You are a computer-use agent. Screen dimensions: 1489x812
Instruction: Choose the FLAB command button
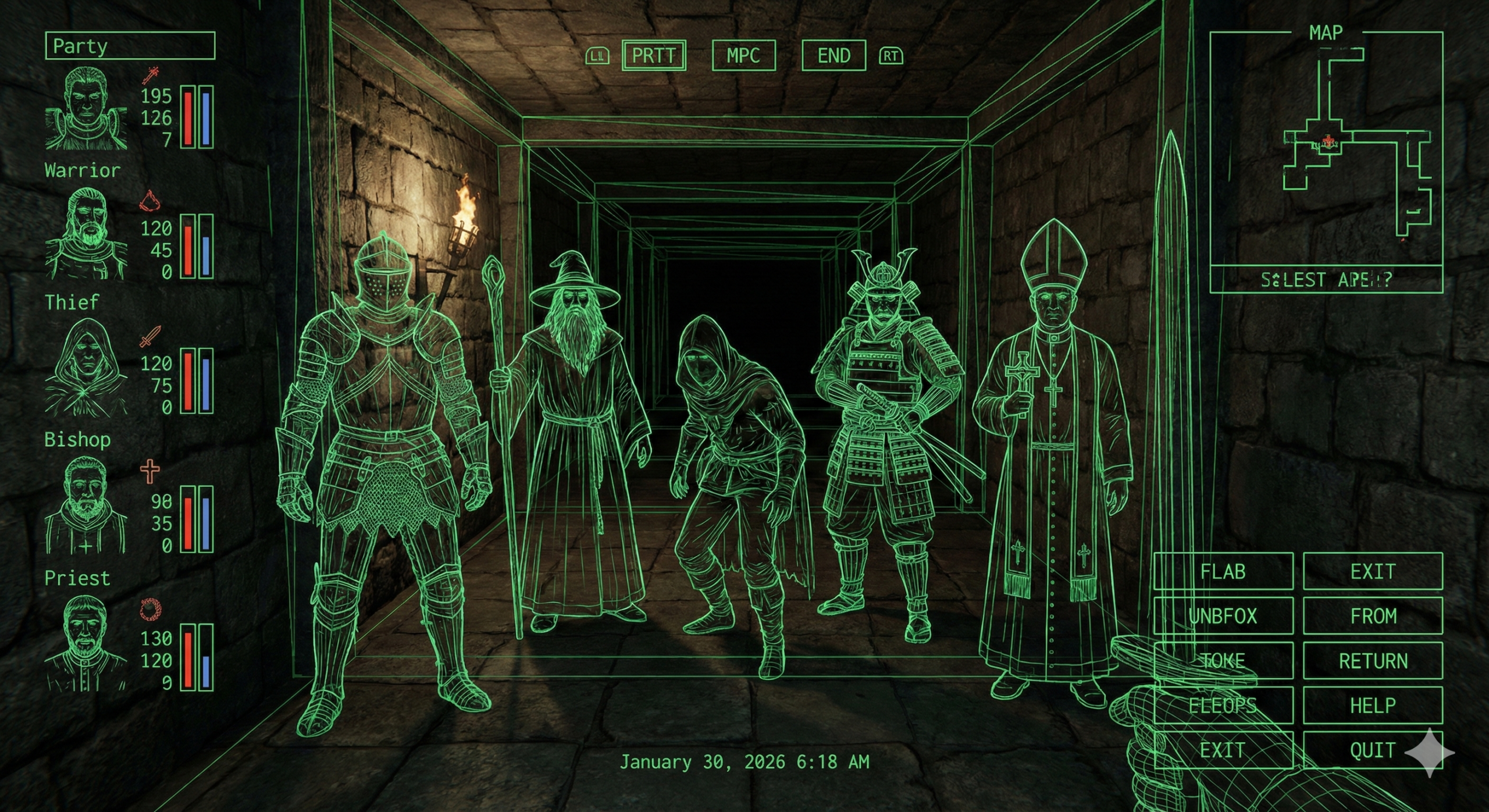[1223, 571]
